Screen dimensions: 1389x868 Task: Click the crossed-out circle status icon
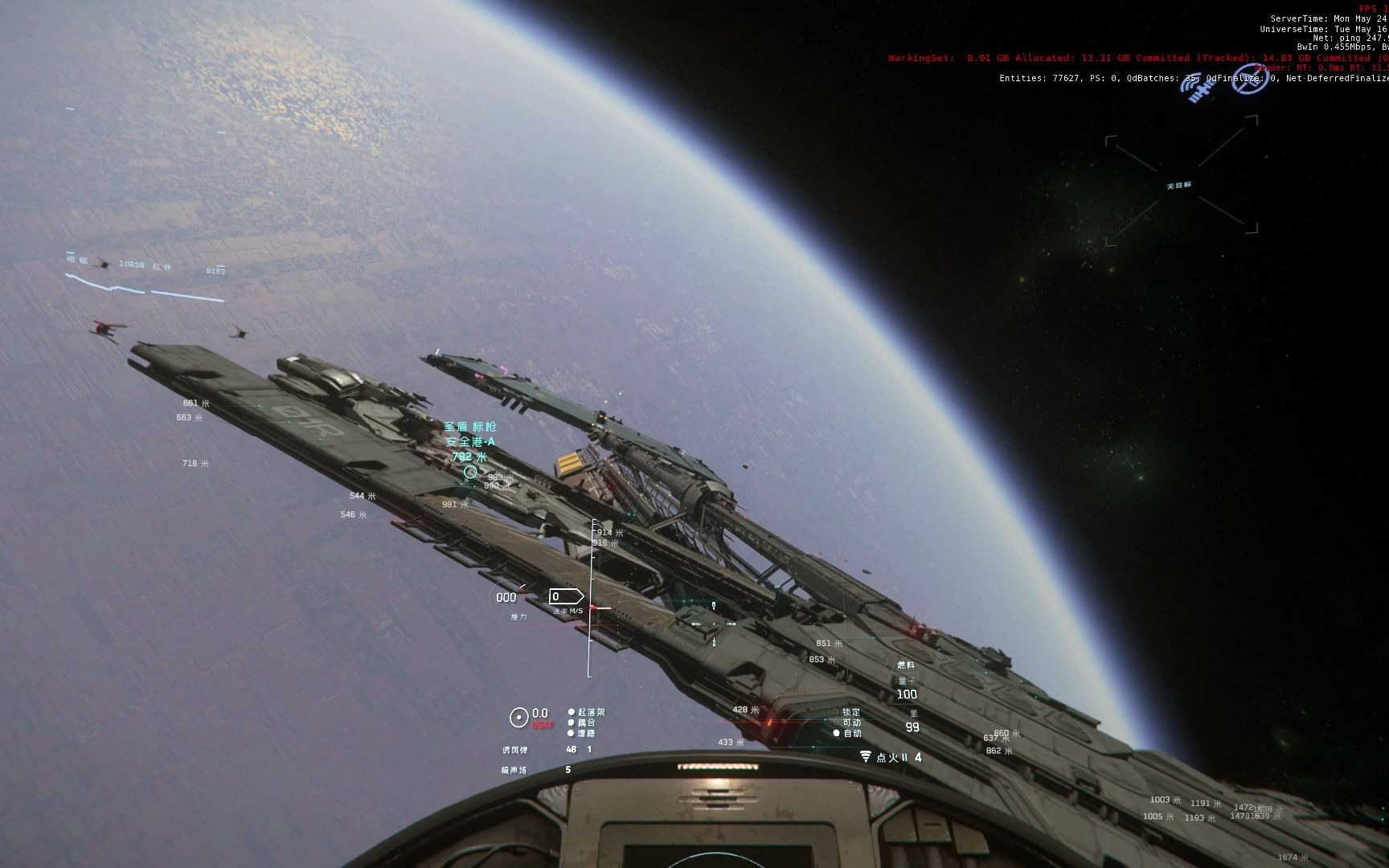point(1248,79)
